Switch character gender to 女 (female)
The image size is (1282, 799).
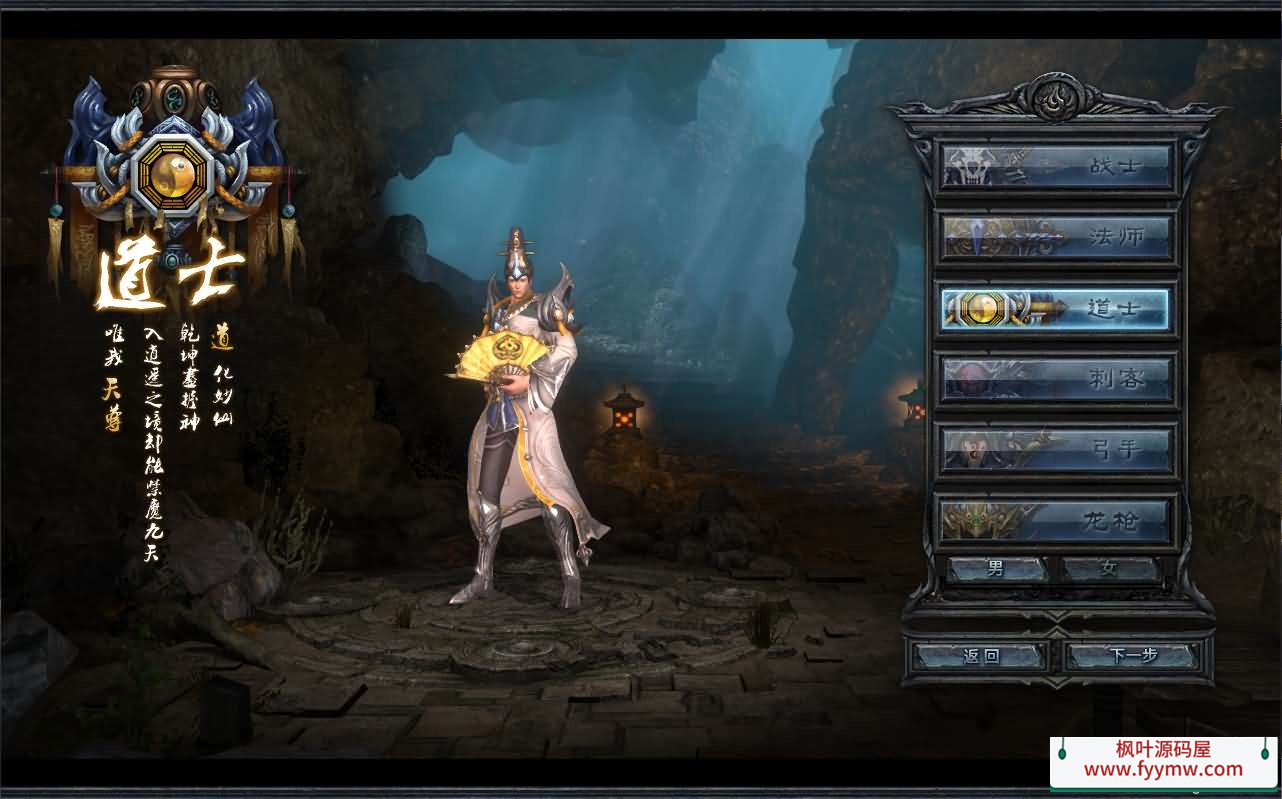tap(1109, 569)
